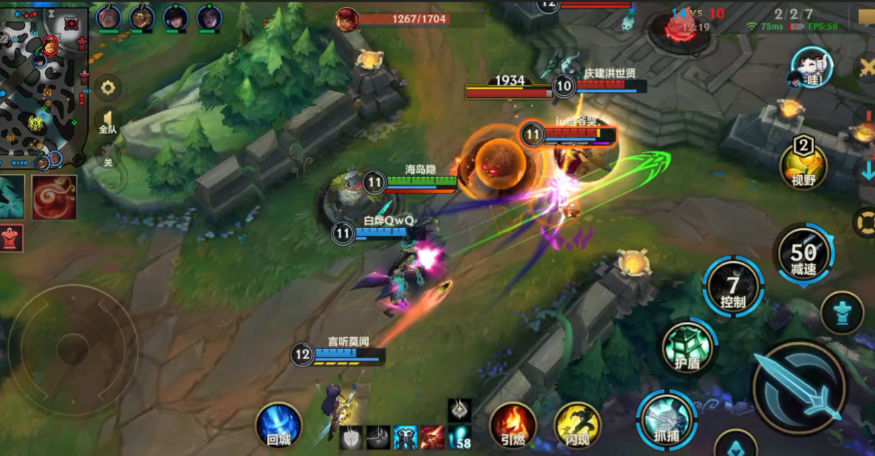
Task: Buy the suggested red swirl orb item
Action: (54, 196)
